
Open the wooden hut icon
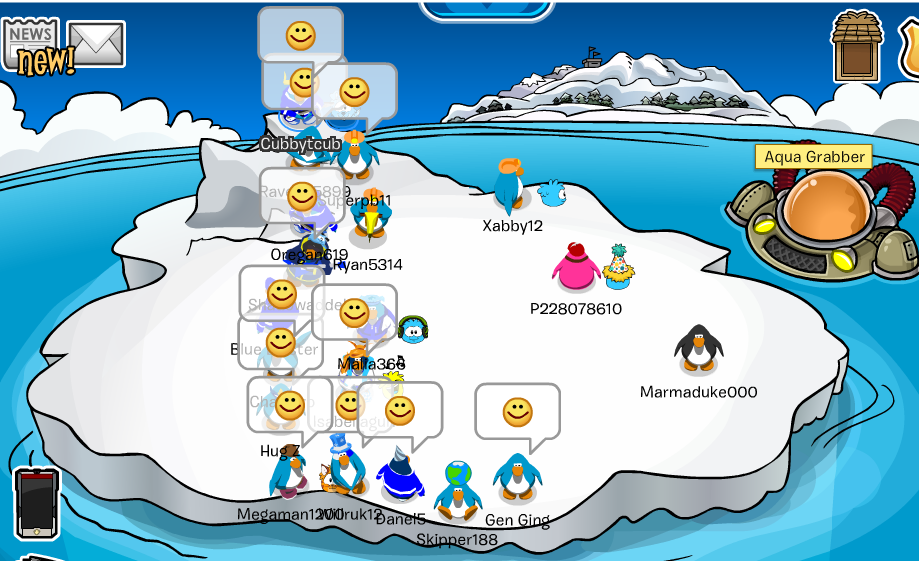click(x=858, y=47)
